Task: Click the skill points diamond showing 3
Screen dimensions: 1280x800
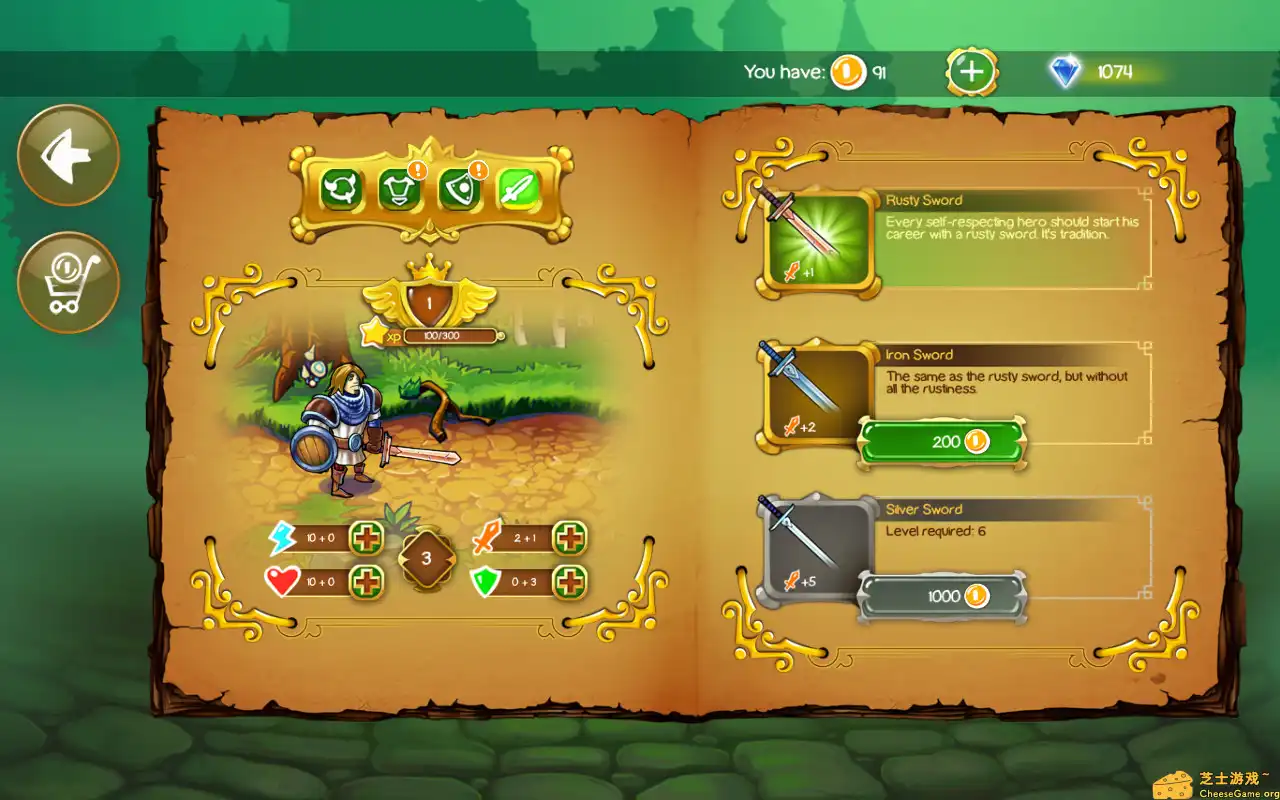Action: point(427,556)
